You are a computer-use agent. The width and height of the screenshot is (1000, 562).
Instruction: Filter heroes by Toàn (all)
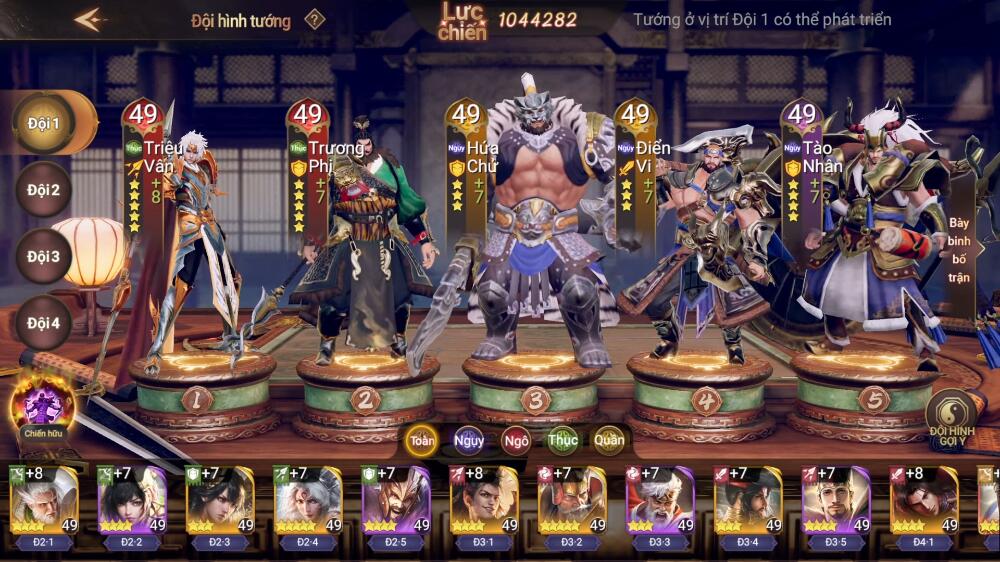422,440
